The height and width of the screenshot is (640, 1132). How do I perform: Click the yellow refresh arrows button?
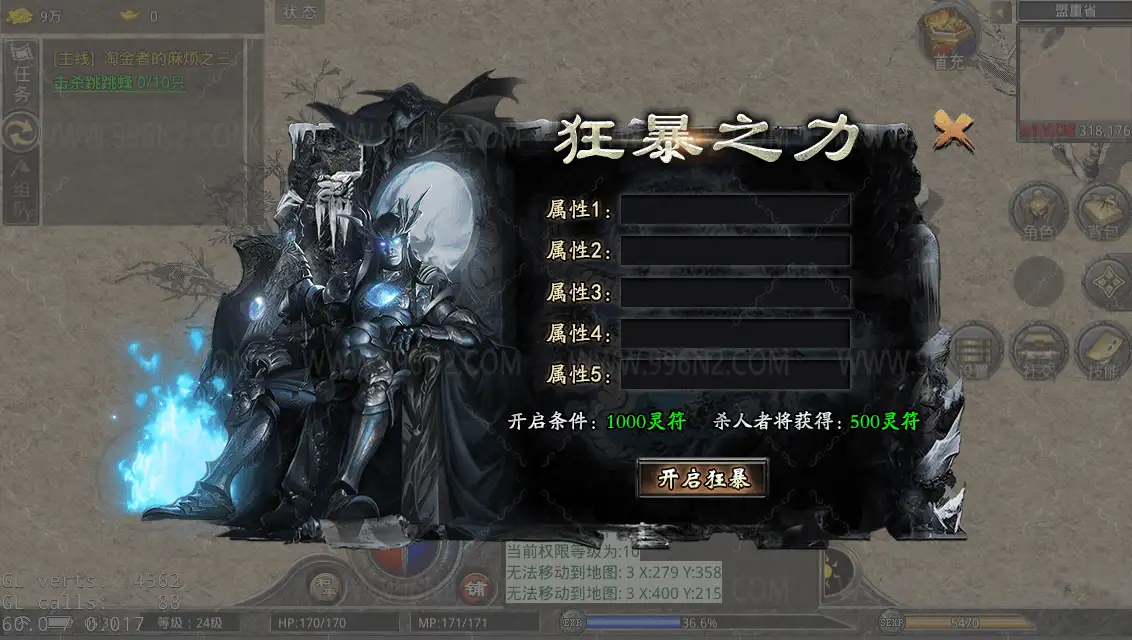[x=21, y=131]
